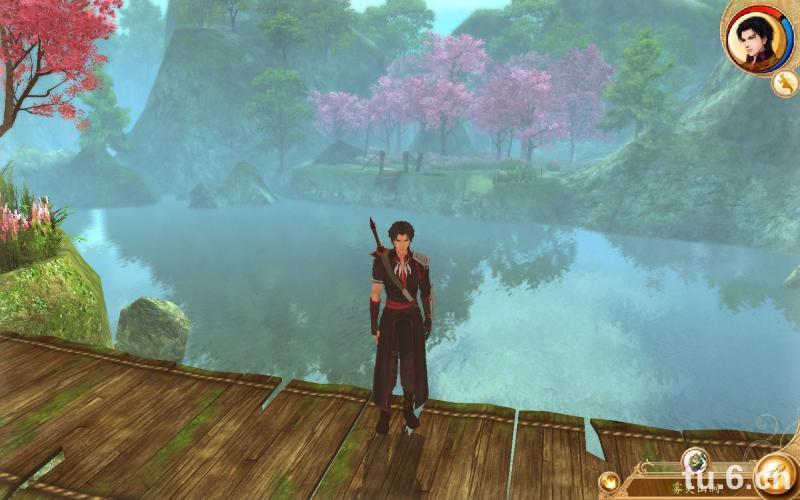Click the large golden orb button
The image size is (800, 500).
click(x=773, y=473)
